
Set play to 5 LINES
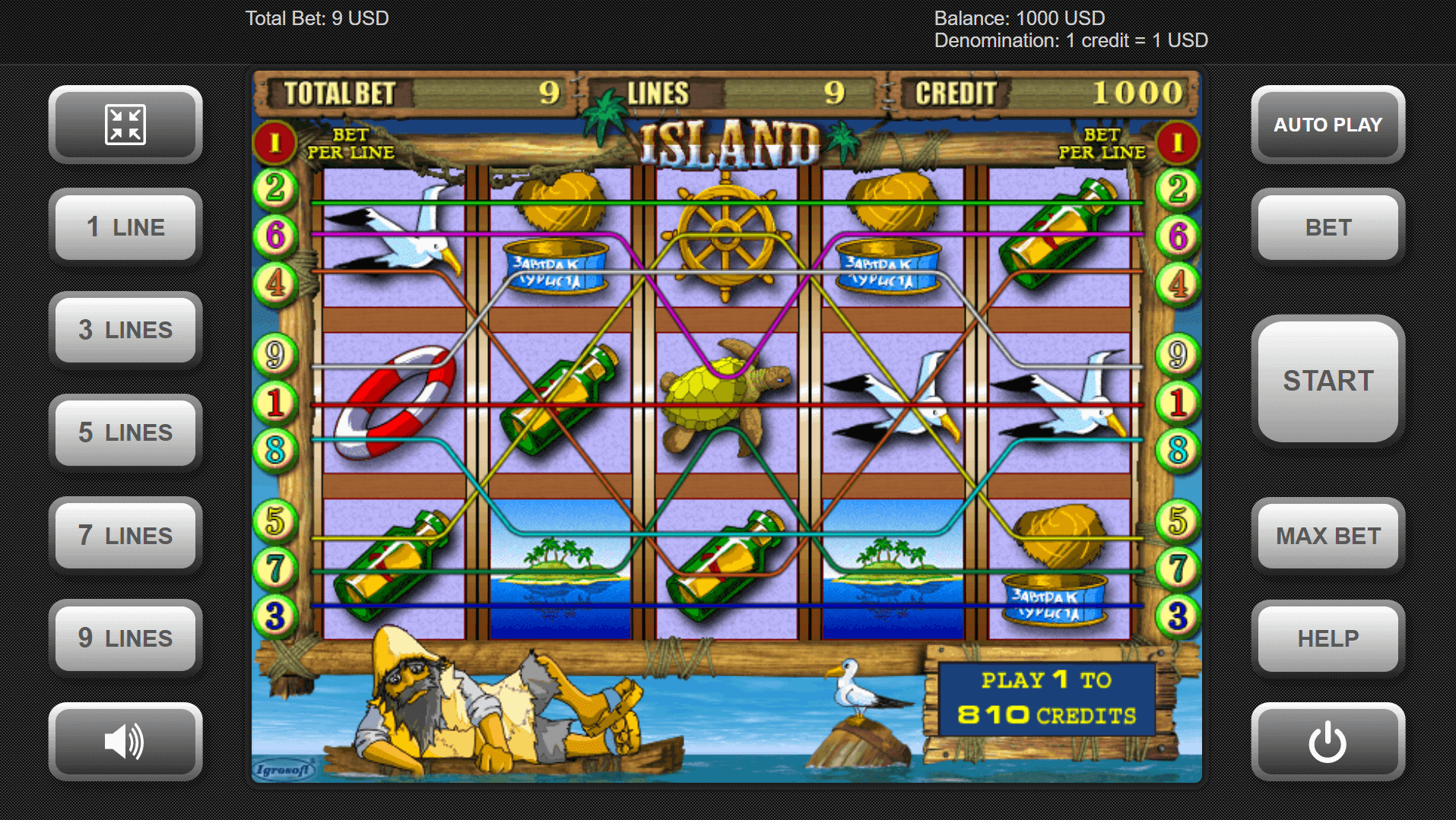tap(125, 432)
